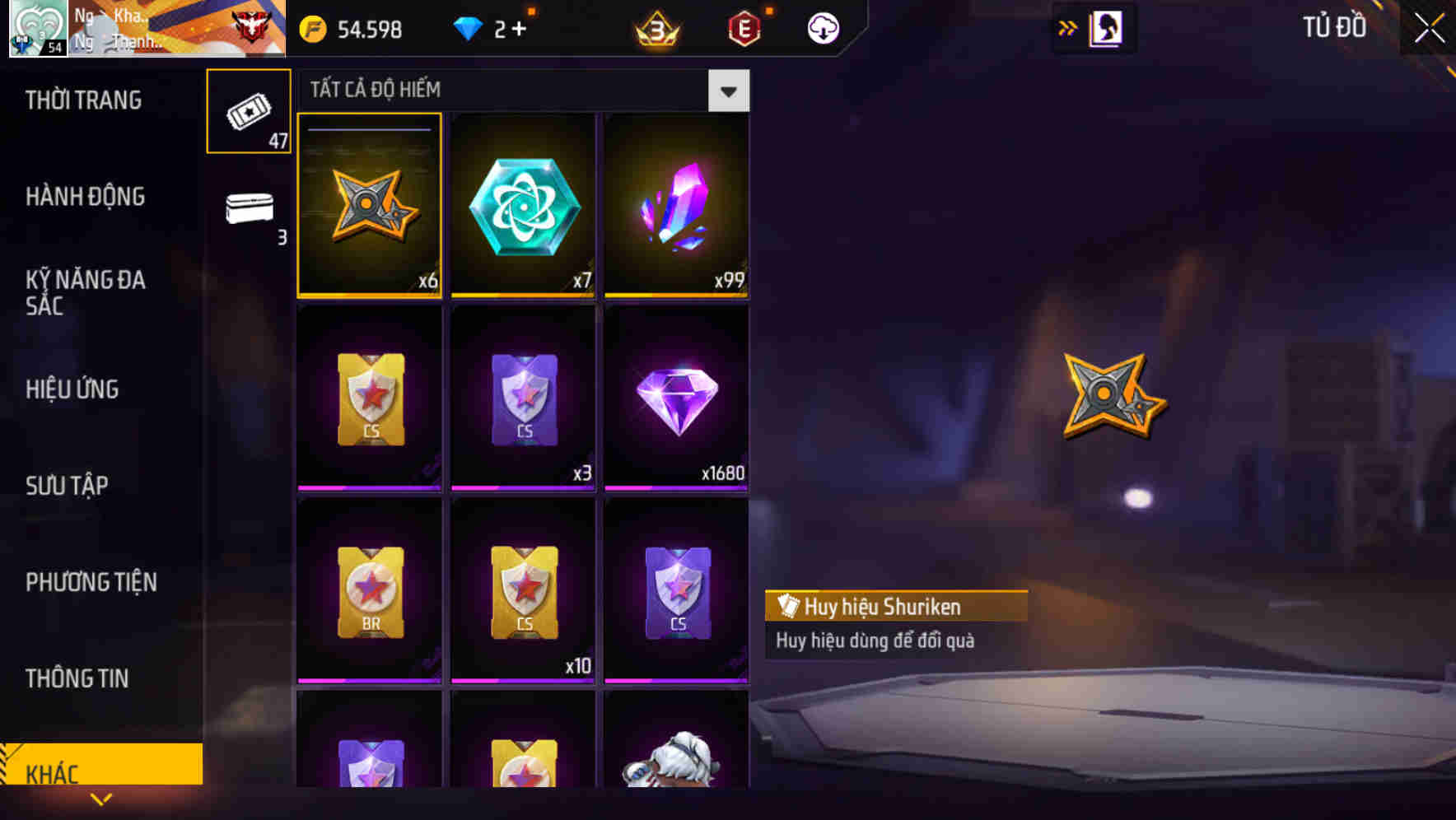Select the purple CS card x3

pos(523,398)
